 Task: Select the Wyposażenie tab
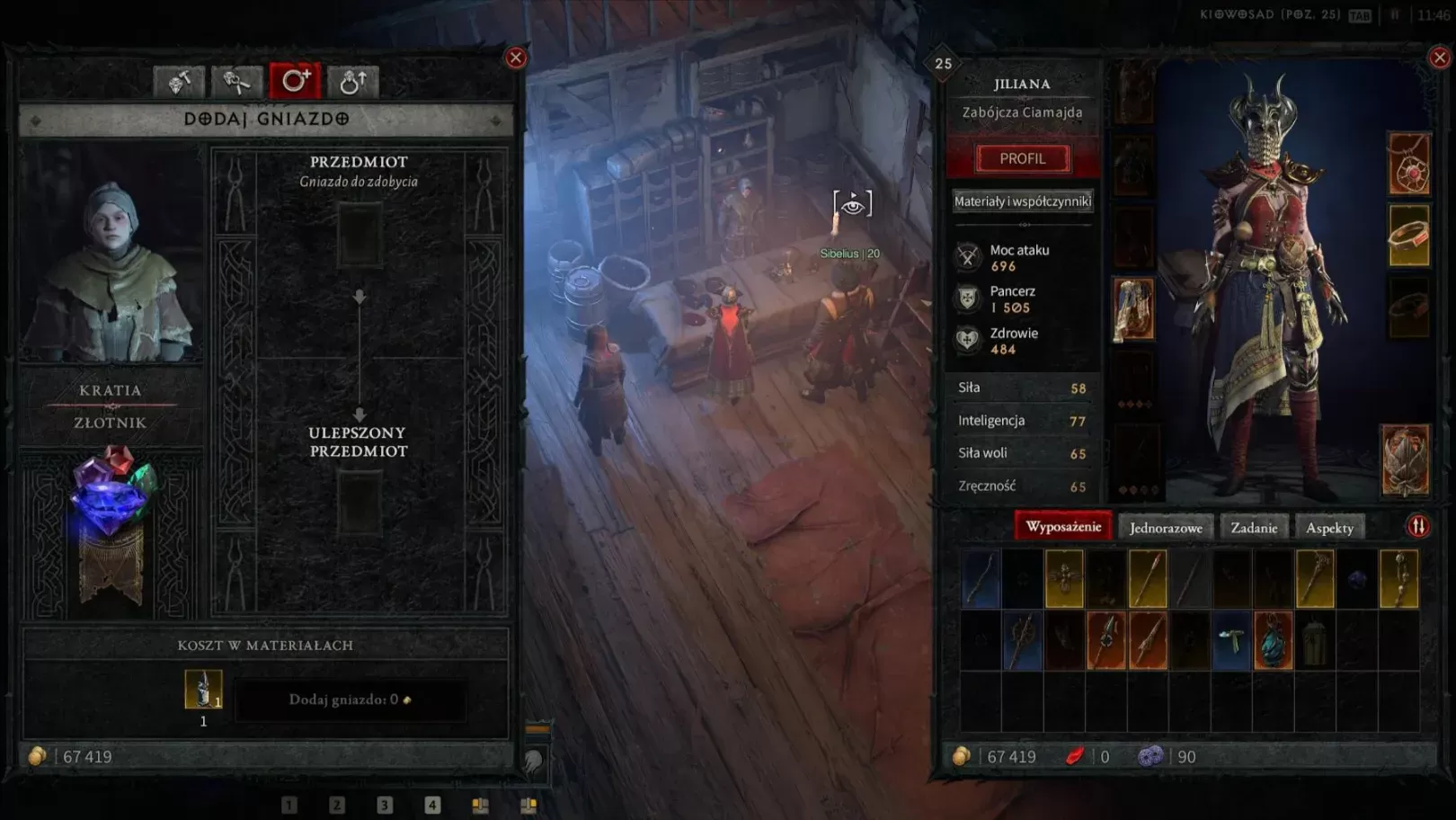1063,527
